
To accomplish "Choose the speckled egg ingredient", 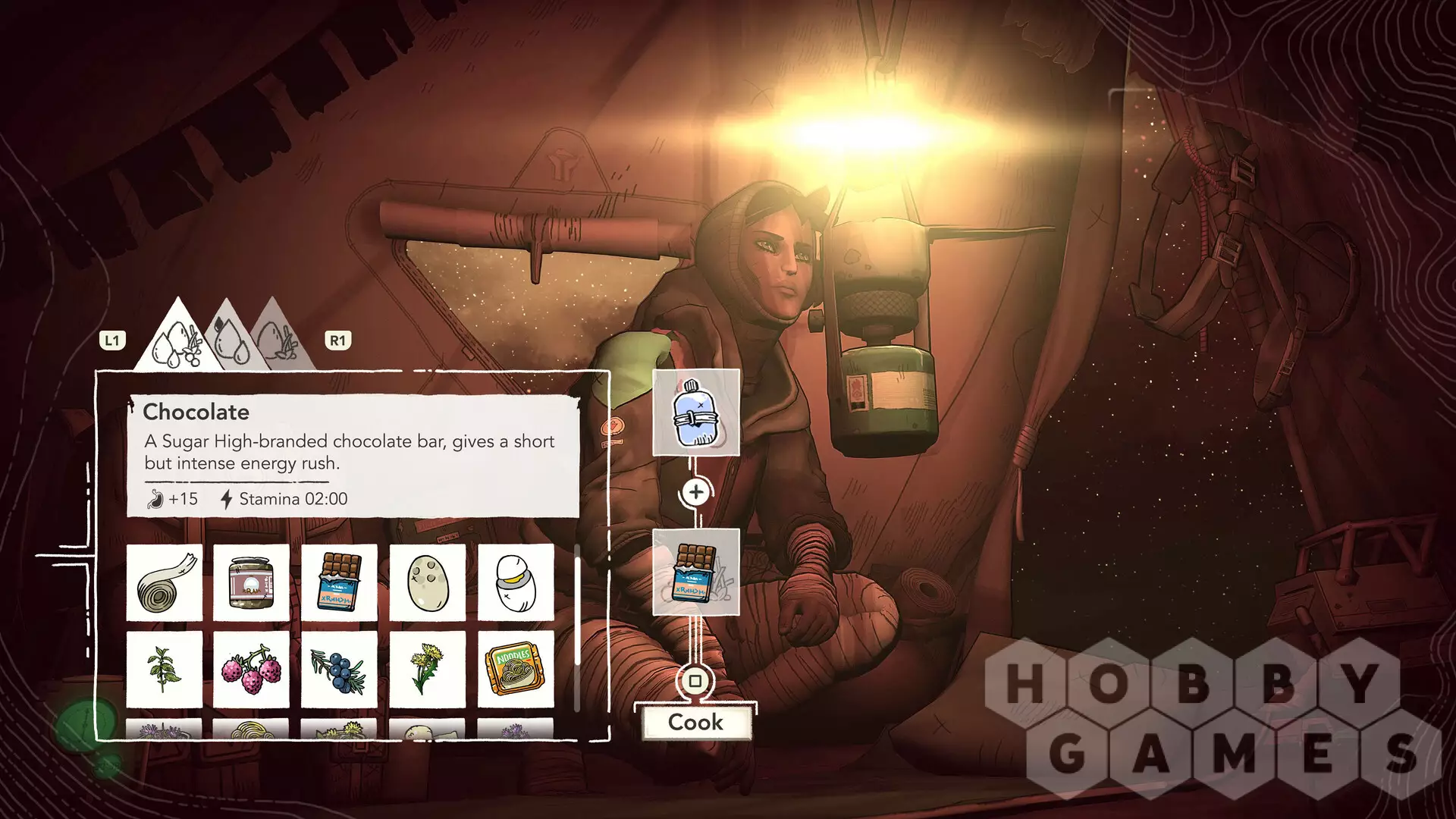I will tap(427, 582).
